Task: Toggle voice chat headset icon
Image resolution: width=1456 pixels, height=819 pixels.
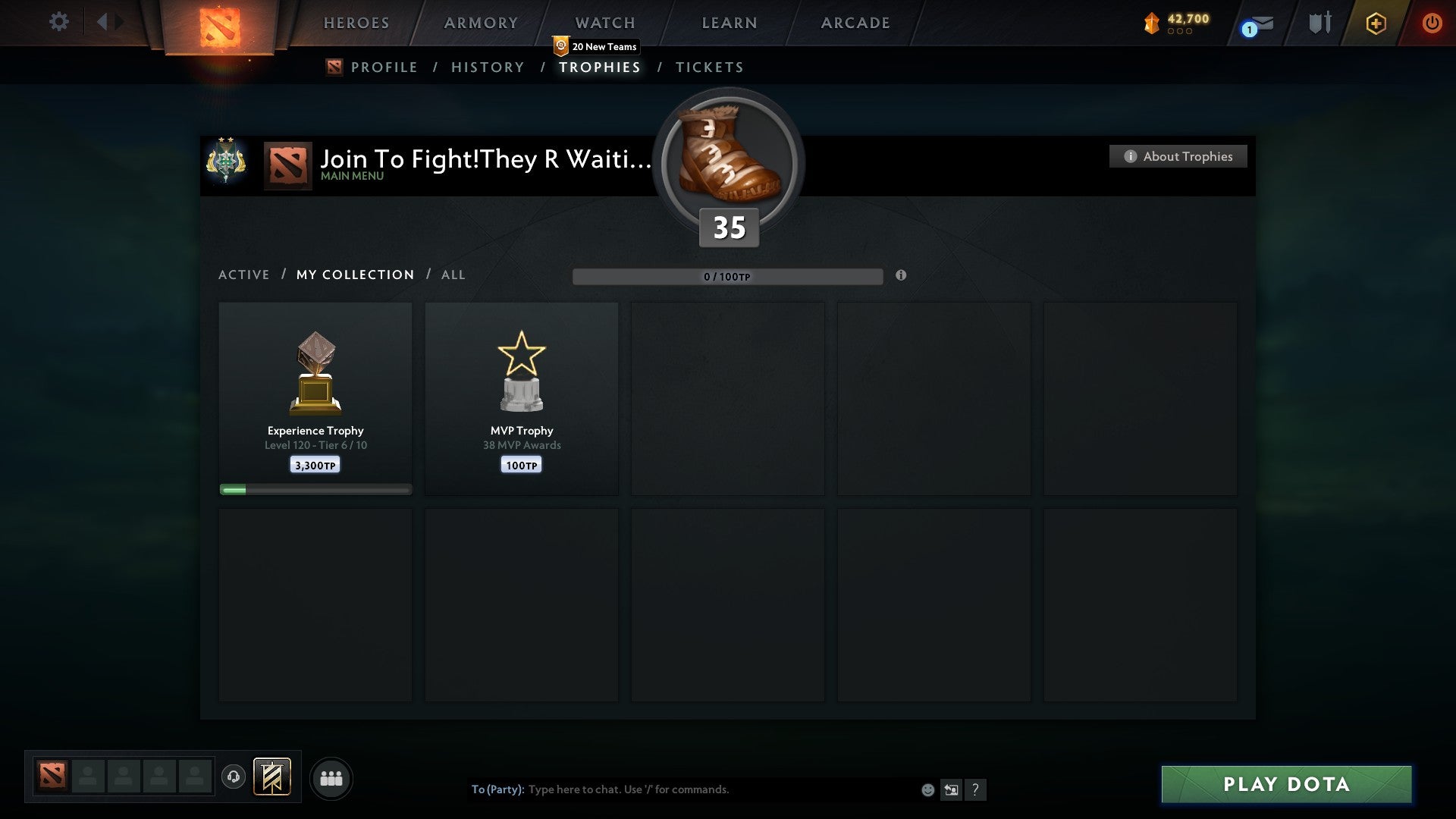Action: (x=233, y=777)
